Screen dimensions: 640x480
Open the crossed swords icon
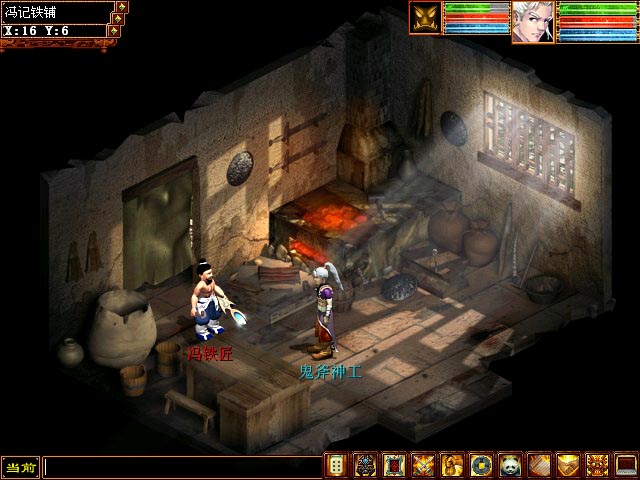(x=424, y=465)
